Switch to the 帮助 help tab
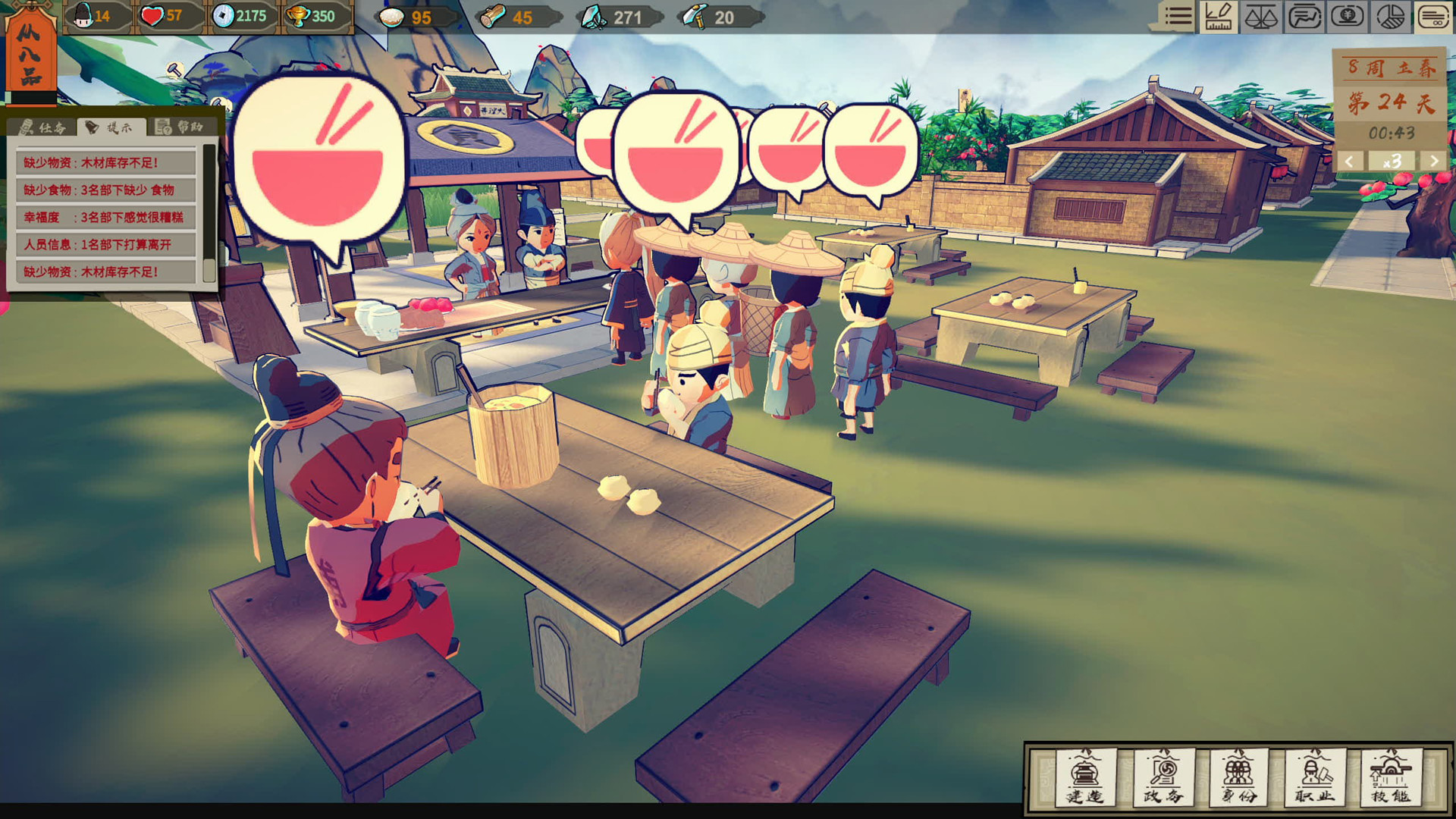Image resolution: width=1456 pixels, height=819 pixels. coord(180,127)
